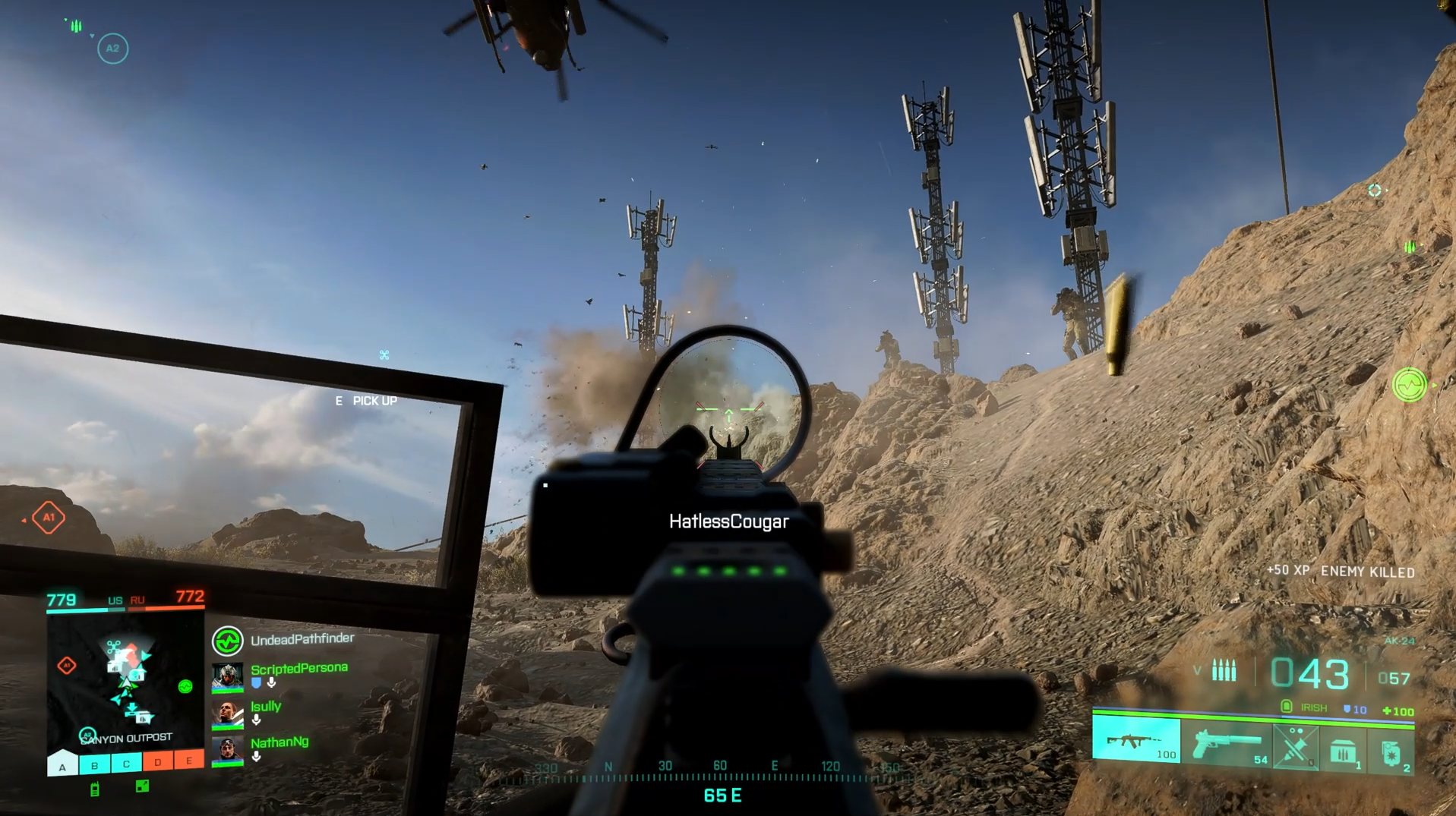Select objective D flag indicator
Screen dimensions: 1456x816
point(157,762)
